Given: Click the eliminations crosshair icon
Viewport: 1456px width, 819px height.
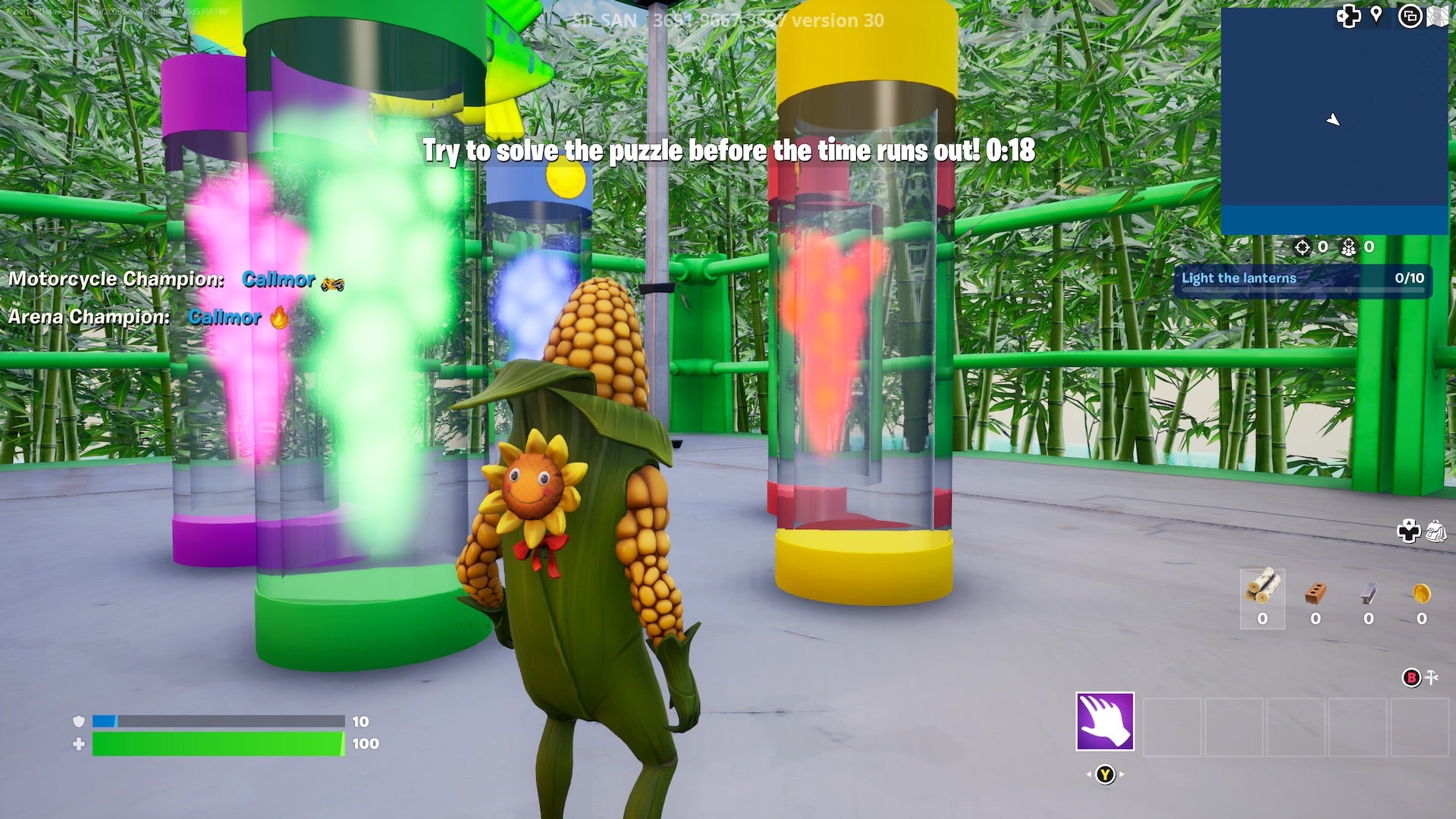Looking at the screenshot, I should 1302,248.
